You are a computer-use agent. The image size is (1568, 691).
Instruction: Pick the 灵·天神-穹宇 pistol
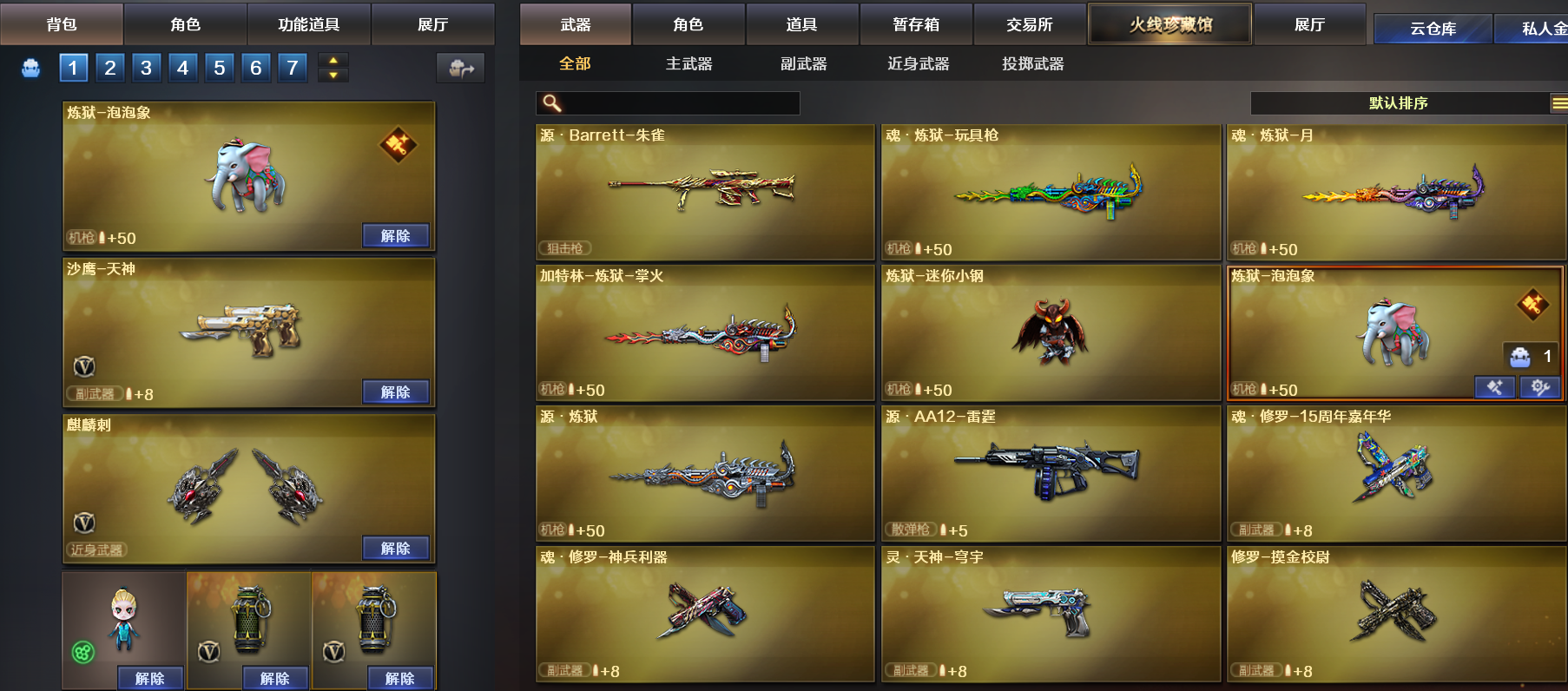pyautogui.click(x=1050, y=614)
